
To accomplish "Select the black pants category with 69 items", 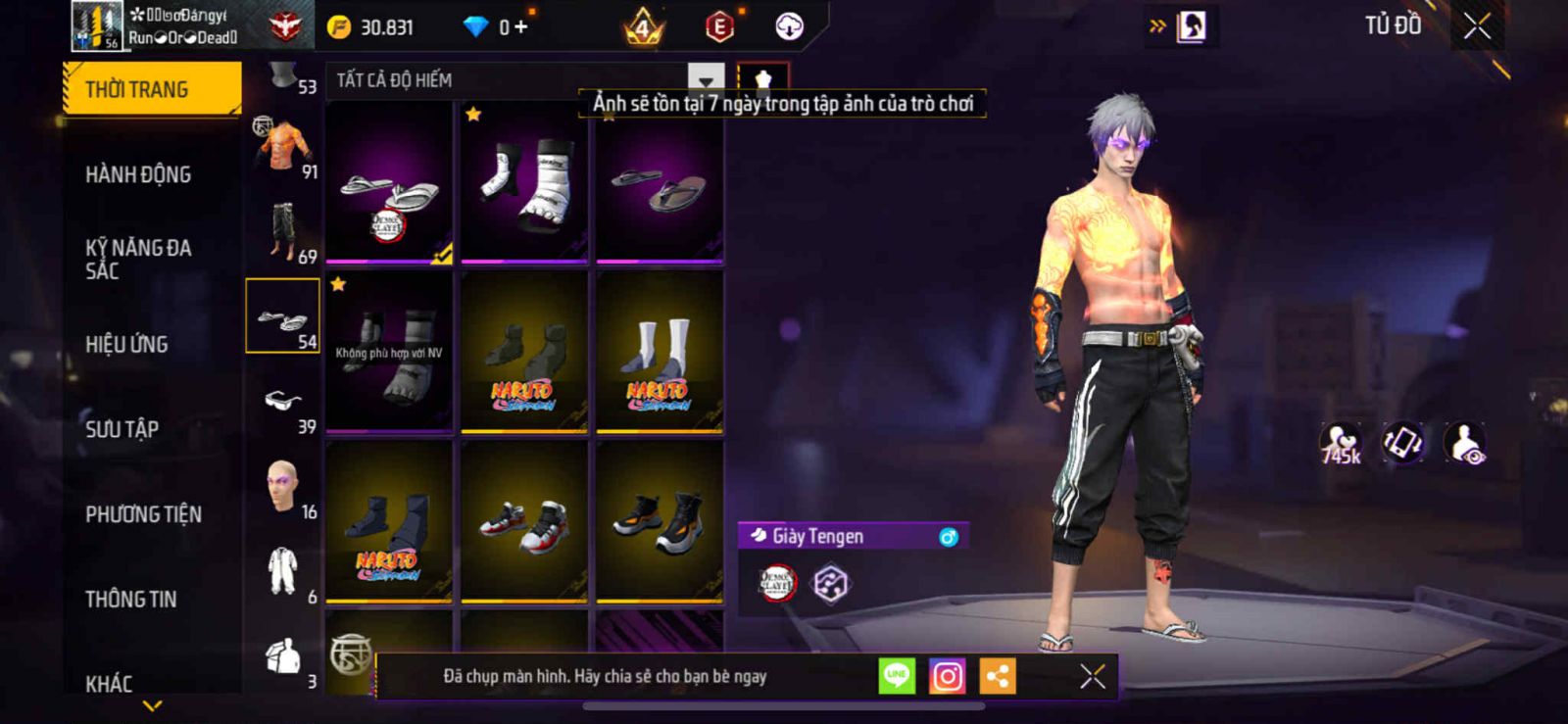I will [x=284, y=232].
